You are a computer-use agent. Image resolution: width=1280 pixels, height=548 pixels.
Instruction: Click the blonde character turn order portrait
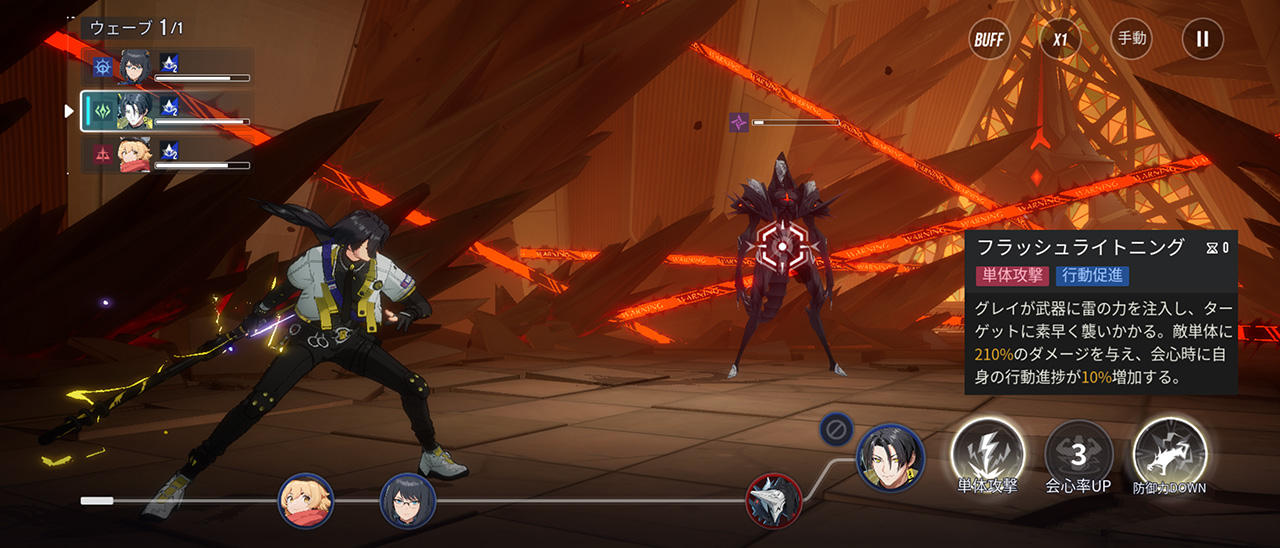tap(305, 500)
